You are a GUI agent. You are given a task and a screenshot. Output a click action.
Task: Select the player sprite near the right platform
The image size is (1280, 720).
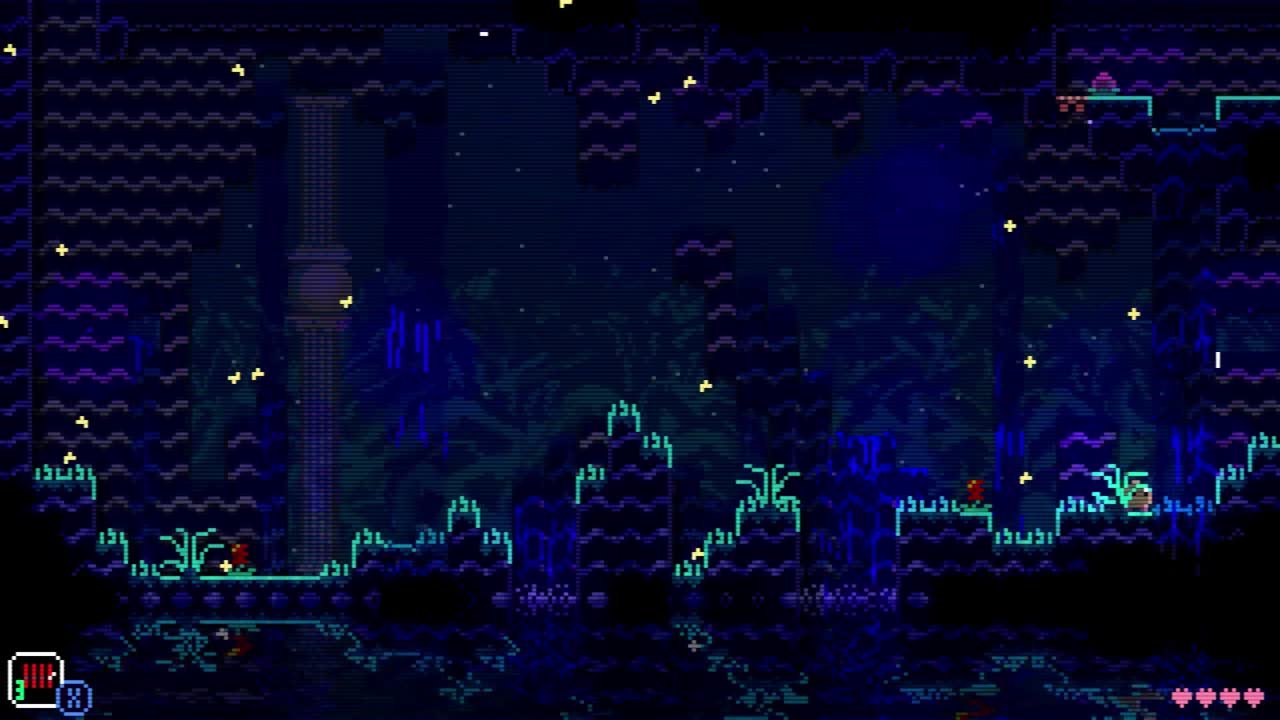(1141, 495)
